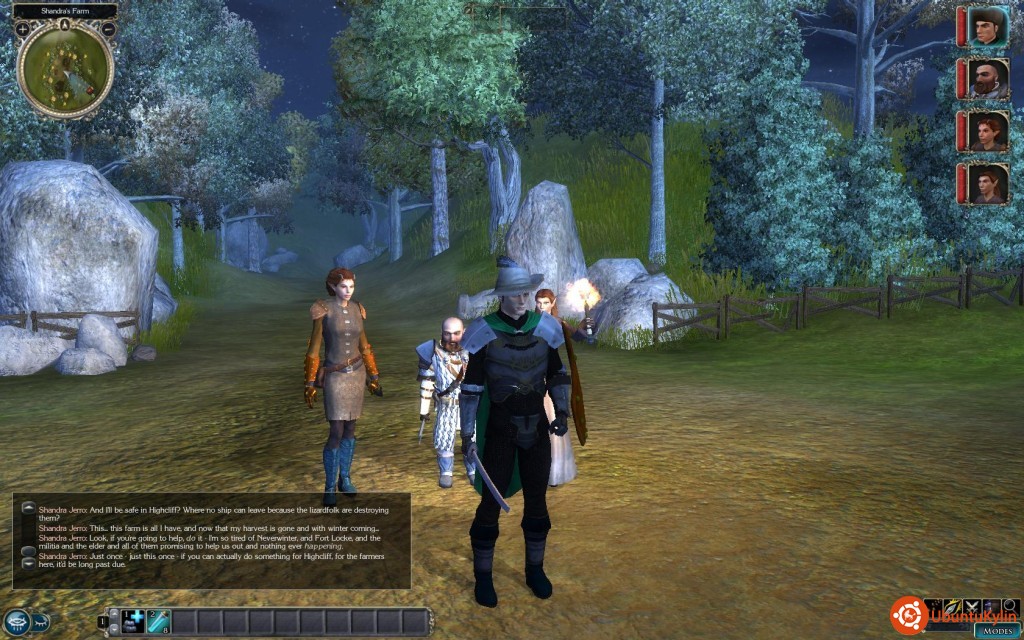Select the bearded dwarf party portrait
This screenshot has width=1024, height=640.
point(988,79)
